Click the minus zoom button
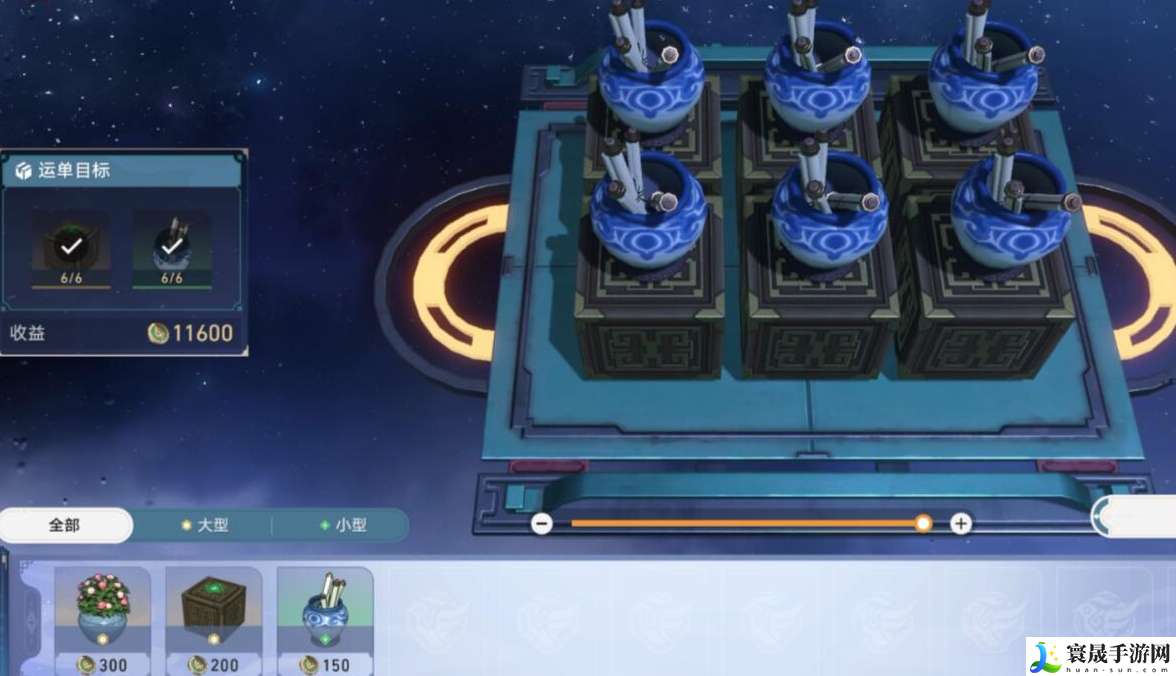Viewport: 1176px width, 676px height. click(542, 523)
